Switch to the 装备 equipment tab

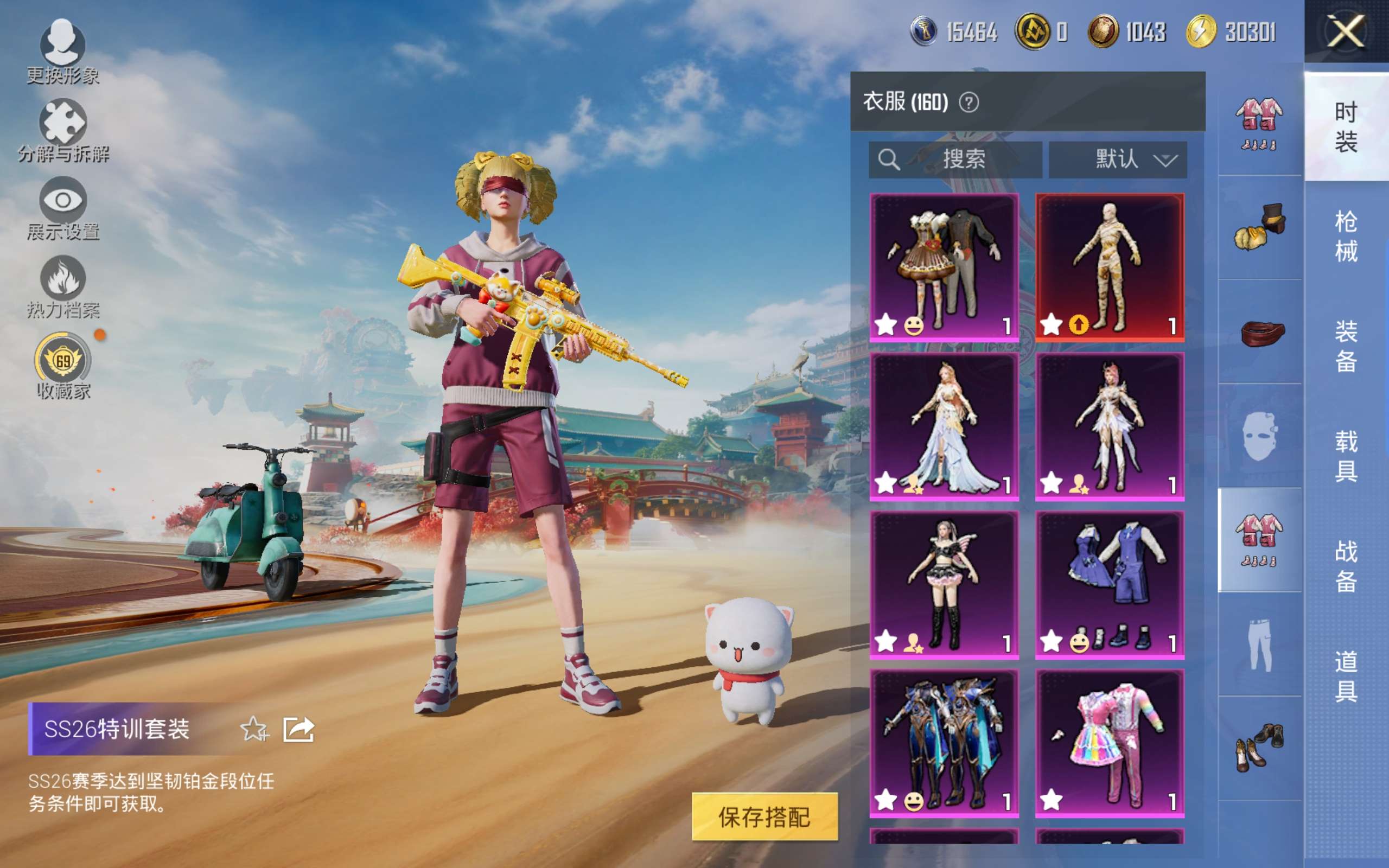tap(1346, 346)
